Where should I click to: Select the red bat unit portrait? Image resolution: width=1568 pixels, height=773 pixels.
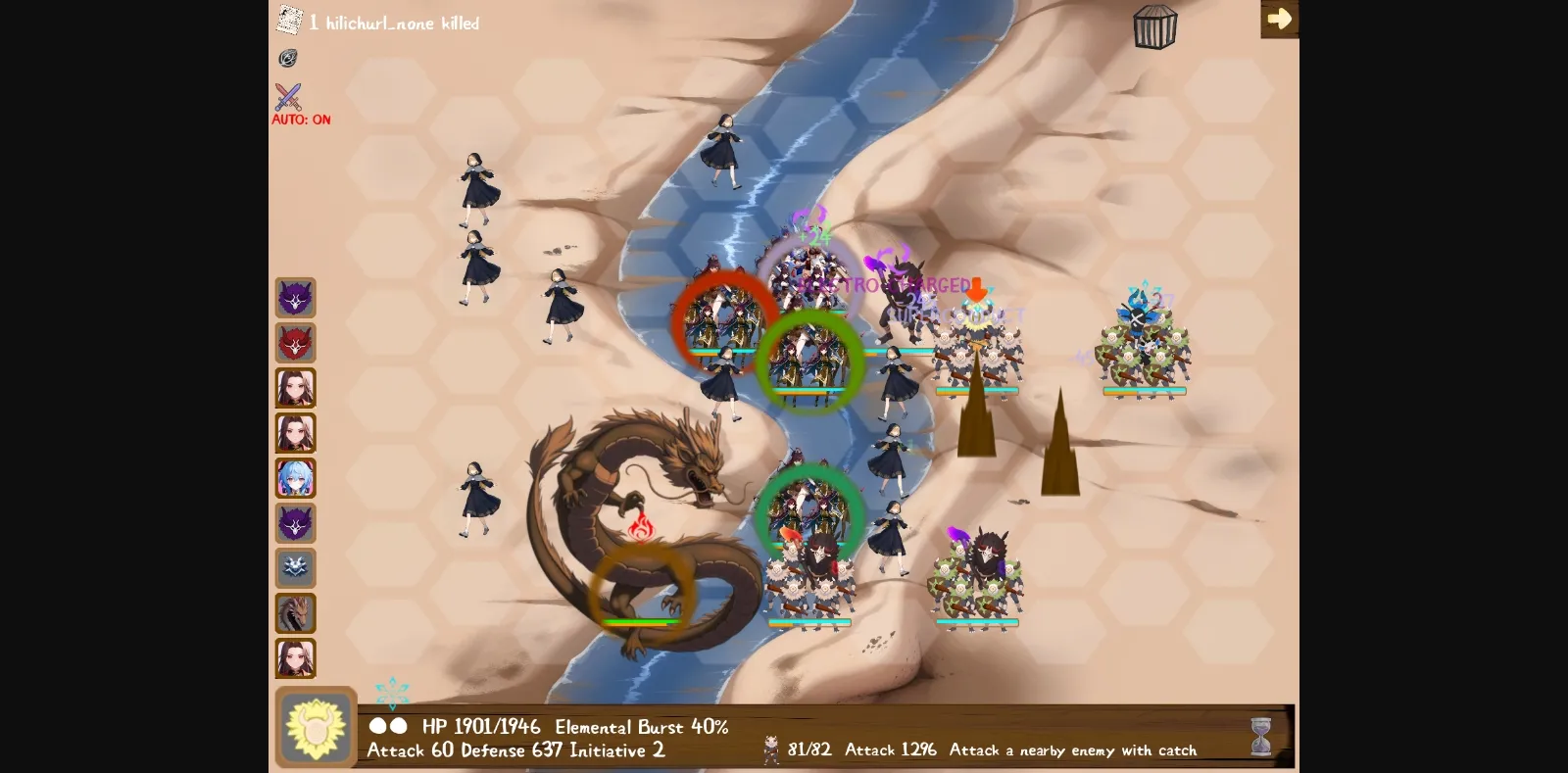(296, 343)
